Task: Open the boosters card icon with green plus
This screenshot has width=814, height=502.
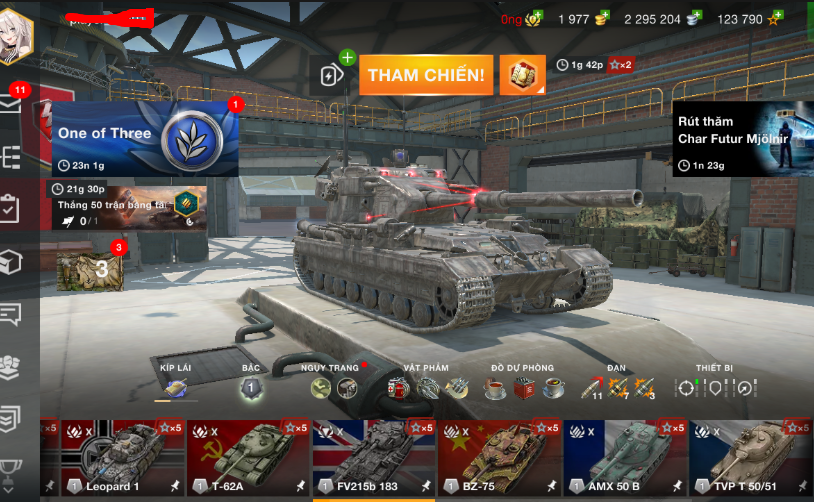Action: click(x=333, y=74)
